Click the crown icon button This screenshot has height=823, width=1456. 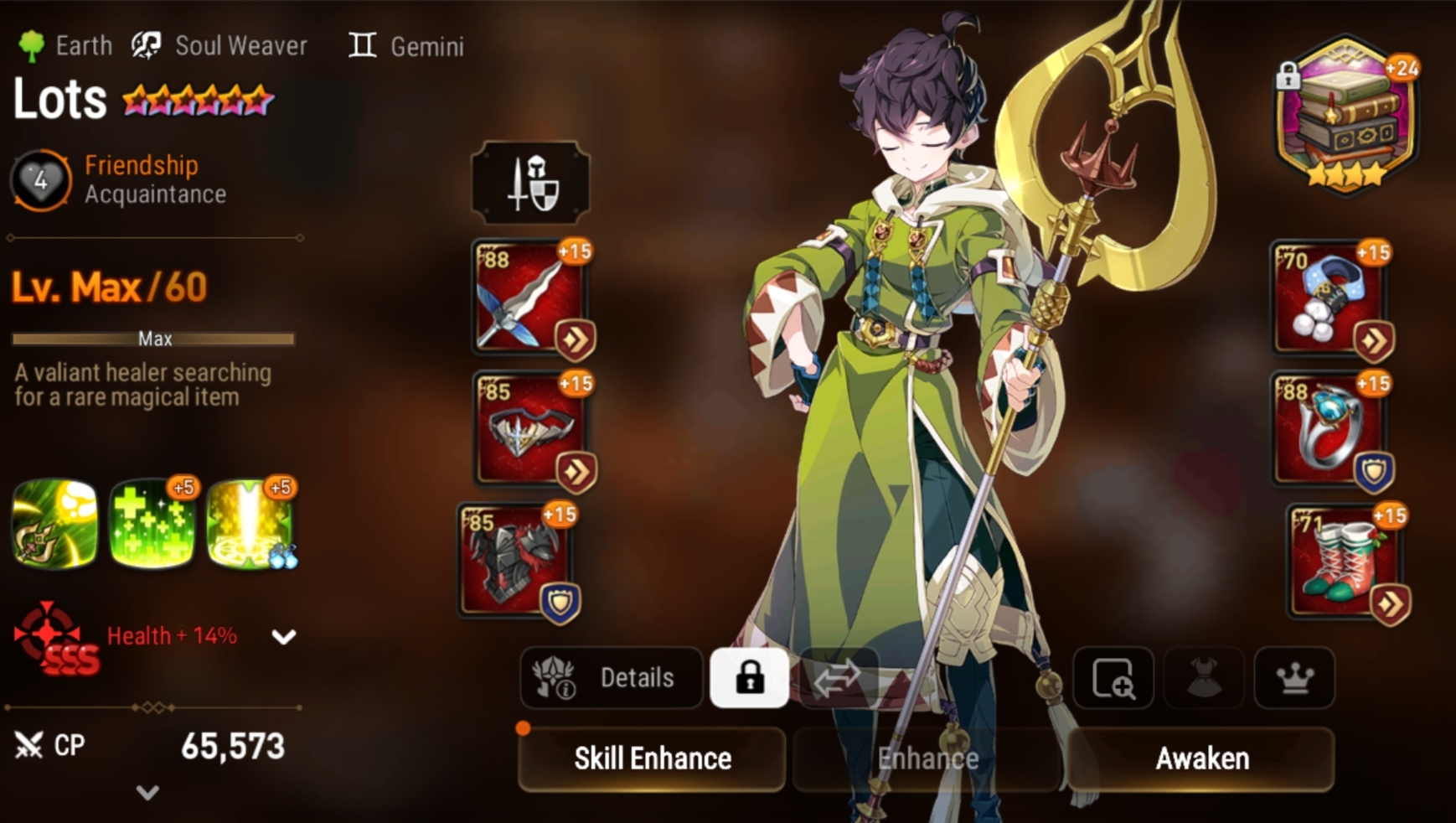pyautogui.click(x=1294, y=677)
